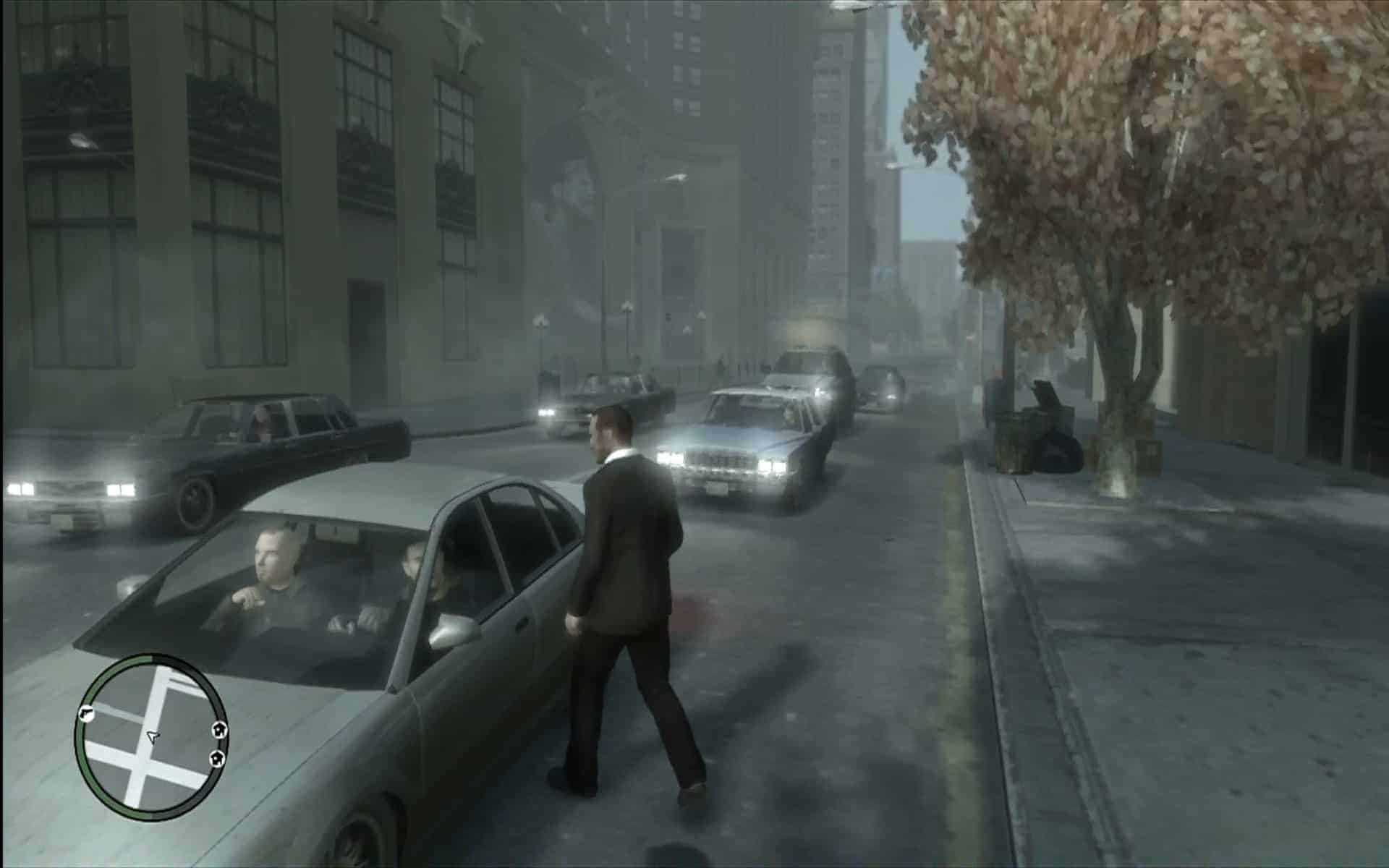Select the pistol gun shop map marker
Viewport: 1389px width, 868px height.
point(85,712)
